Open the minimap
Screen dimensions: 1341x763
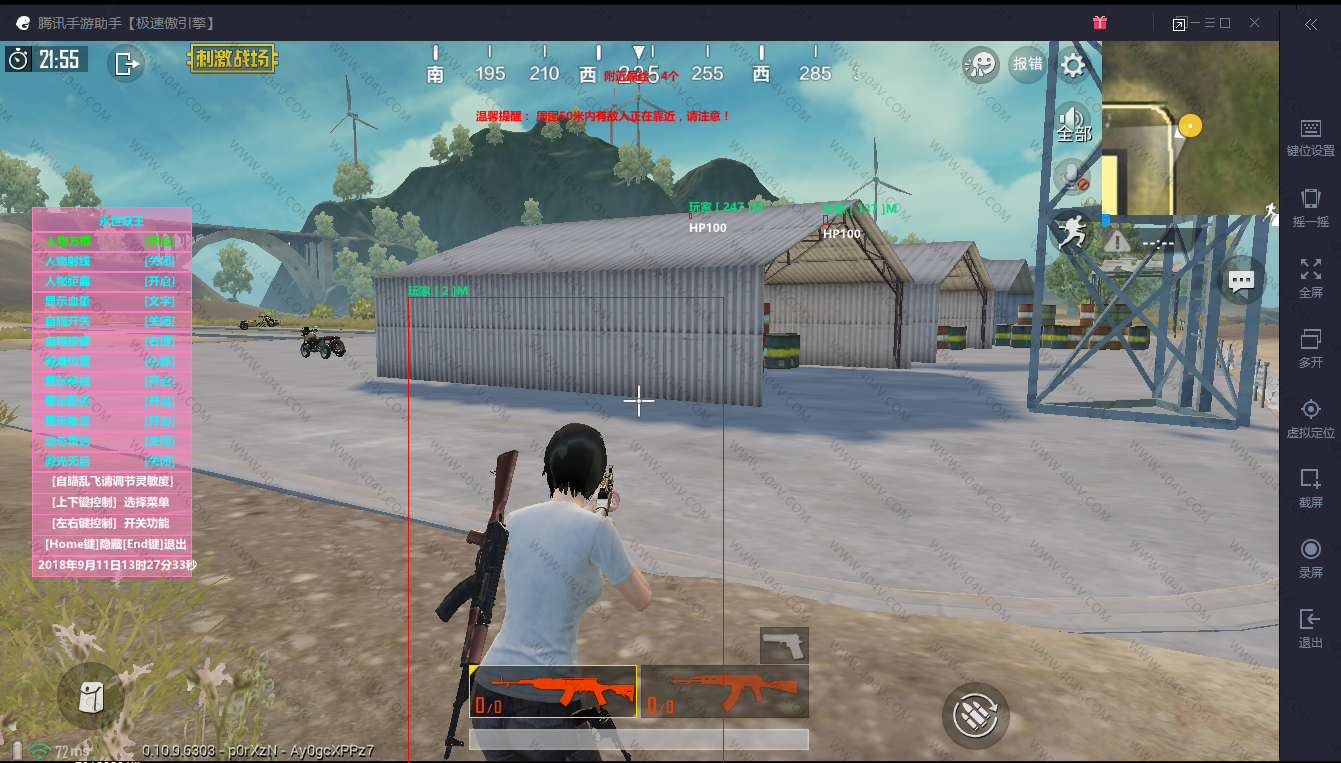point(1190,128)
